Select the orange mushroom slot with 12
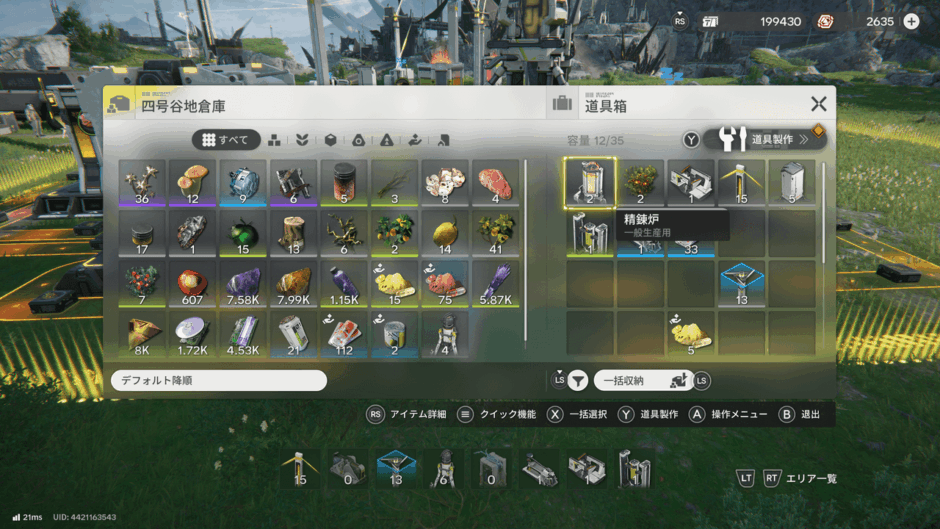This screenshot has height=529, width=940. tap(193, 183)
